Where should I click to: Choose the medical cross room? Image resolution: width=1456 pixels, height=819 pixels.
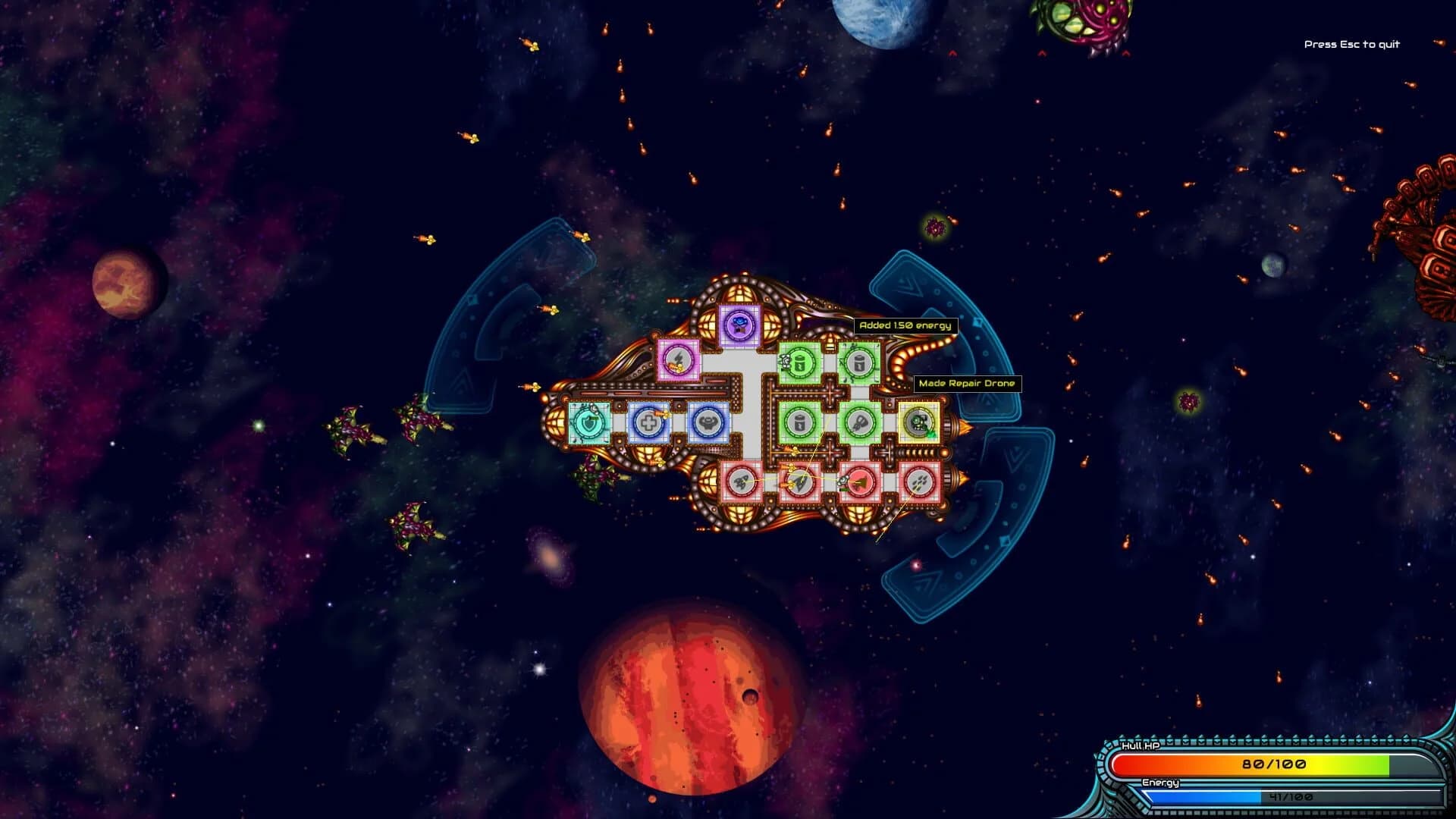click(649, 422)
